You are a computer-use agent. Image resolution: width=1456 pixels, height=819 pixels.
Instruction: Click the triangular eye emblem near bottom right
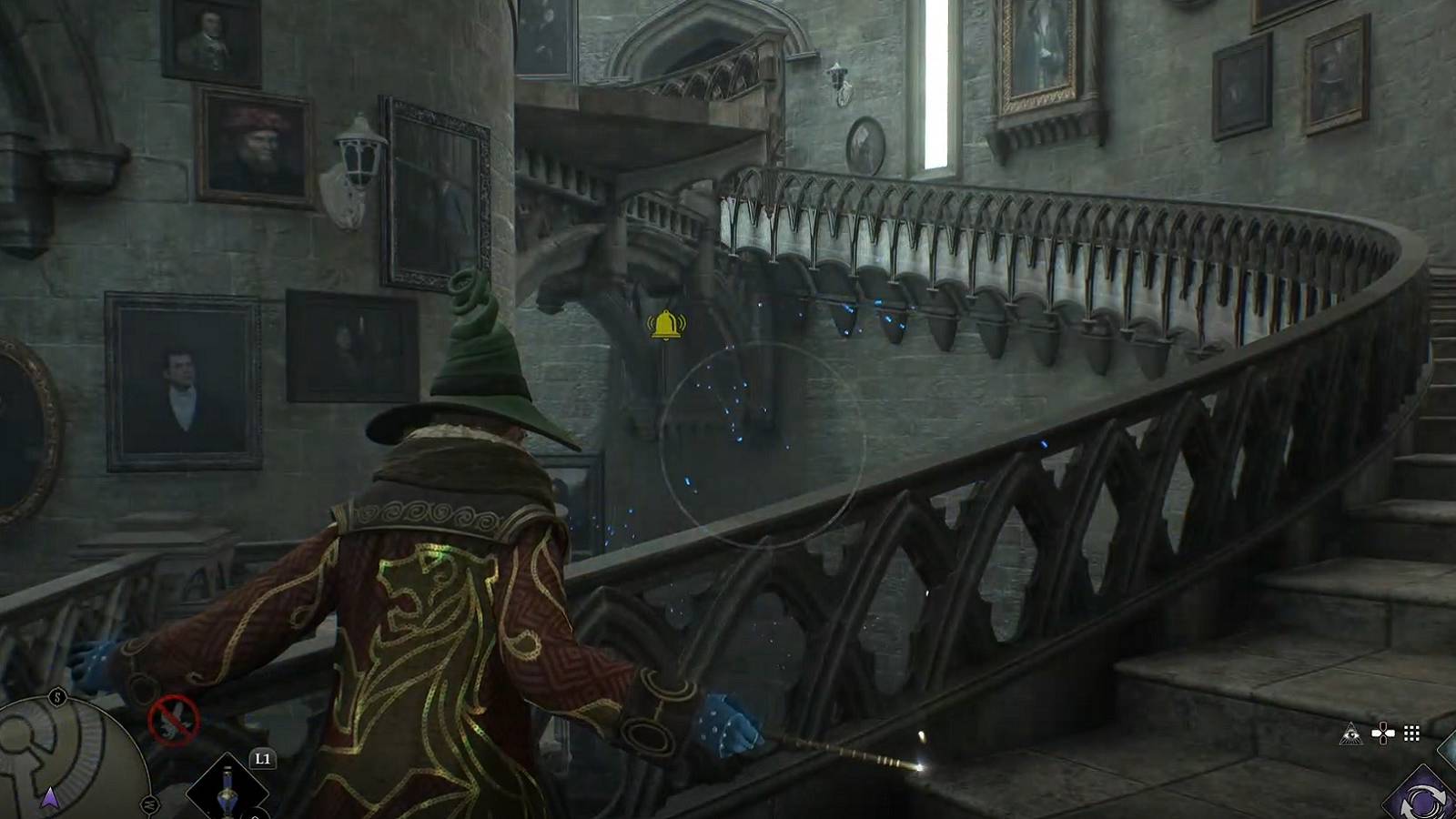tap(1351, 733)
